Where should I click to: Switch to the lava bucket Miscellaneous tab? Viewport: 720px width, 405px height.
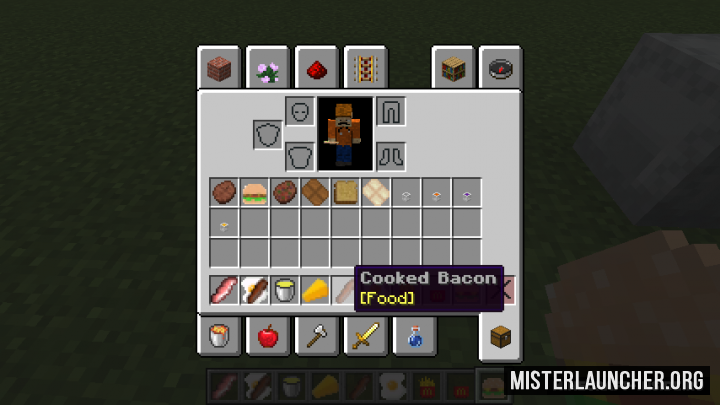[x=219, y=336]
